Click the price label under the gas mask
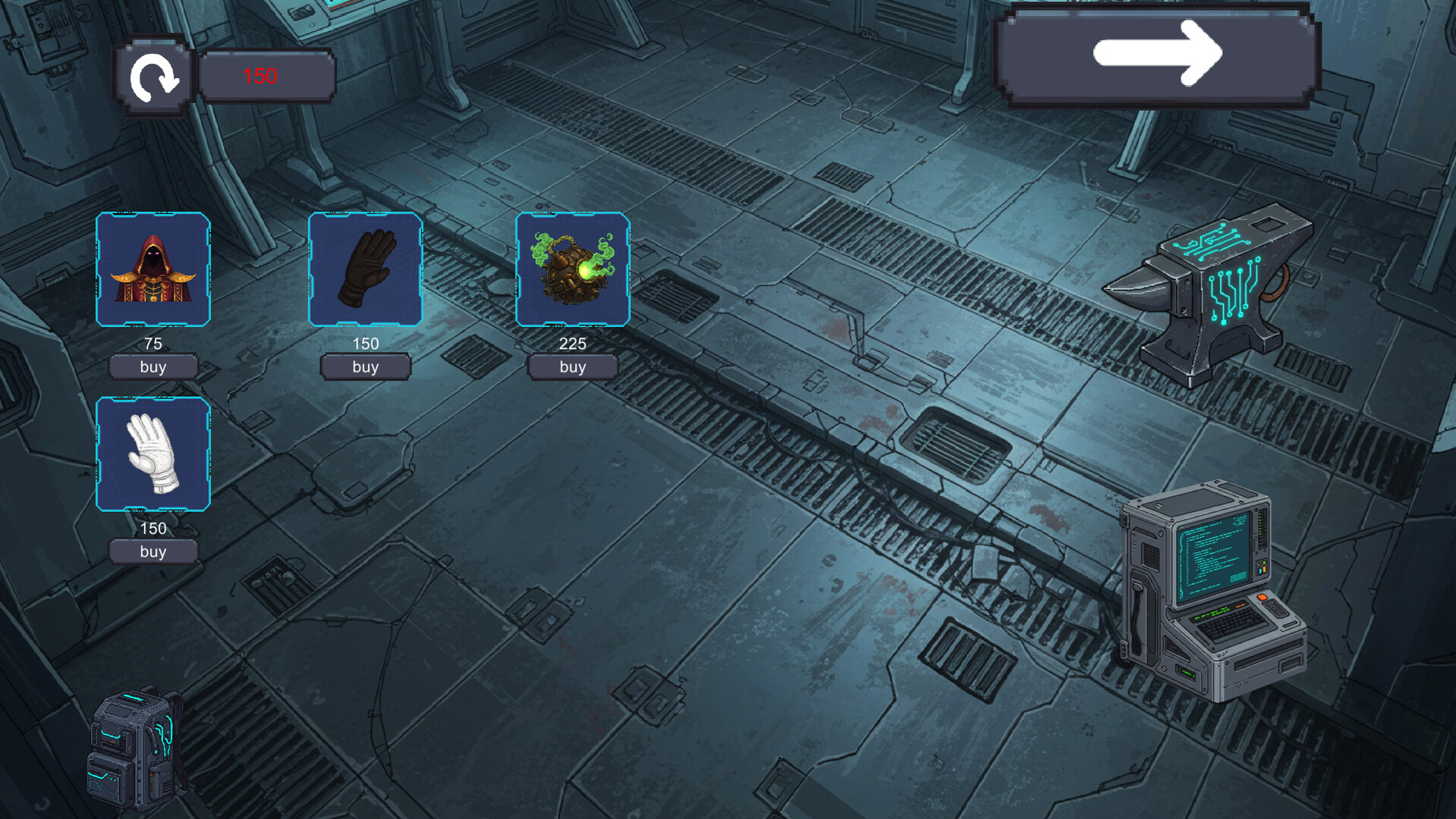The height and width of the screenshot is (819, 1456). (x=572, y=344)
